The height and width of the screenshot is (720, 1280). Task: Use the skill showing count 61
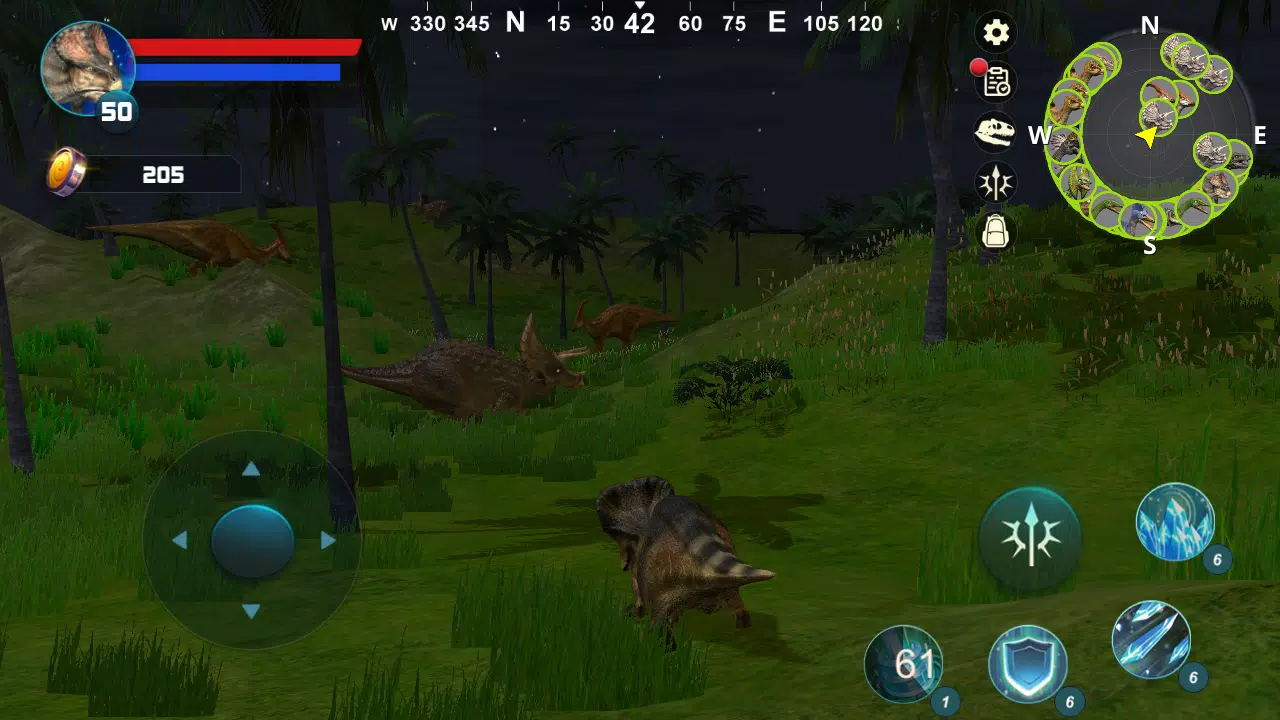click(903, 661)
